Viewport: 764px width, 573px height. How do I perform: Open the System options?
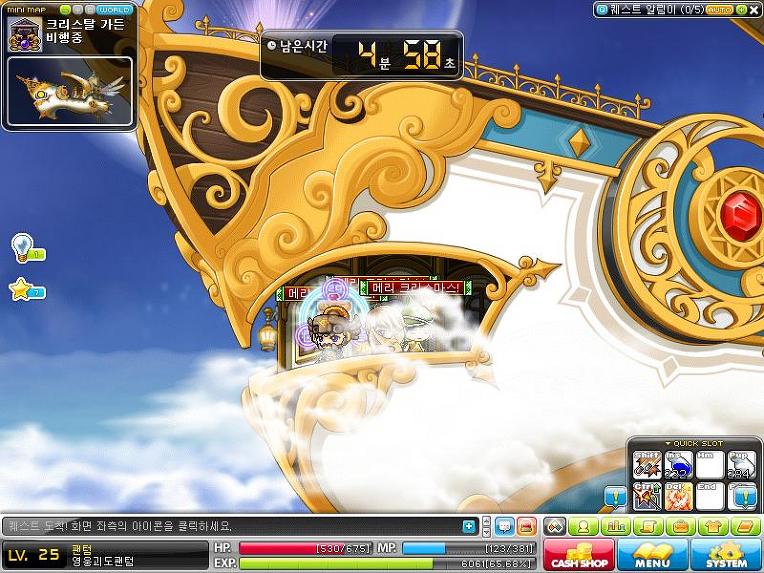click(726, 554)
